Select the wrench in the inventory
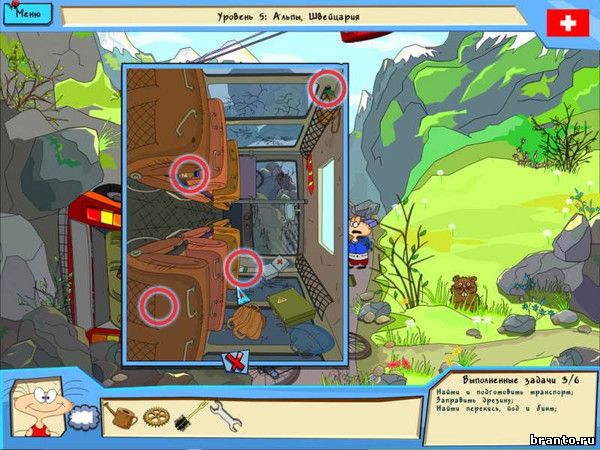The height and width of the screenshot is (450, 600). tap(225, 415)
